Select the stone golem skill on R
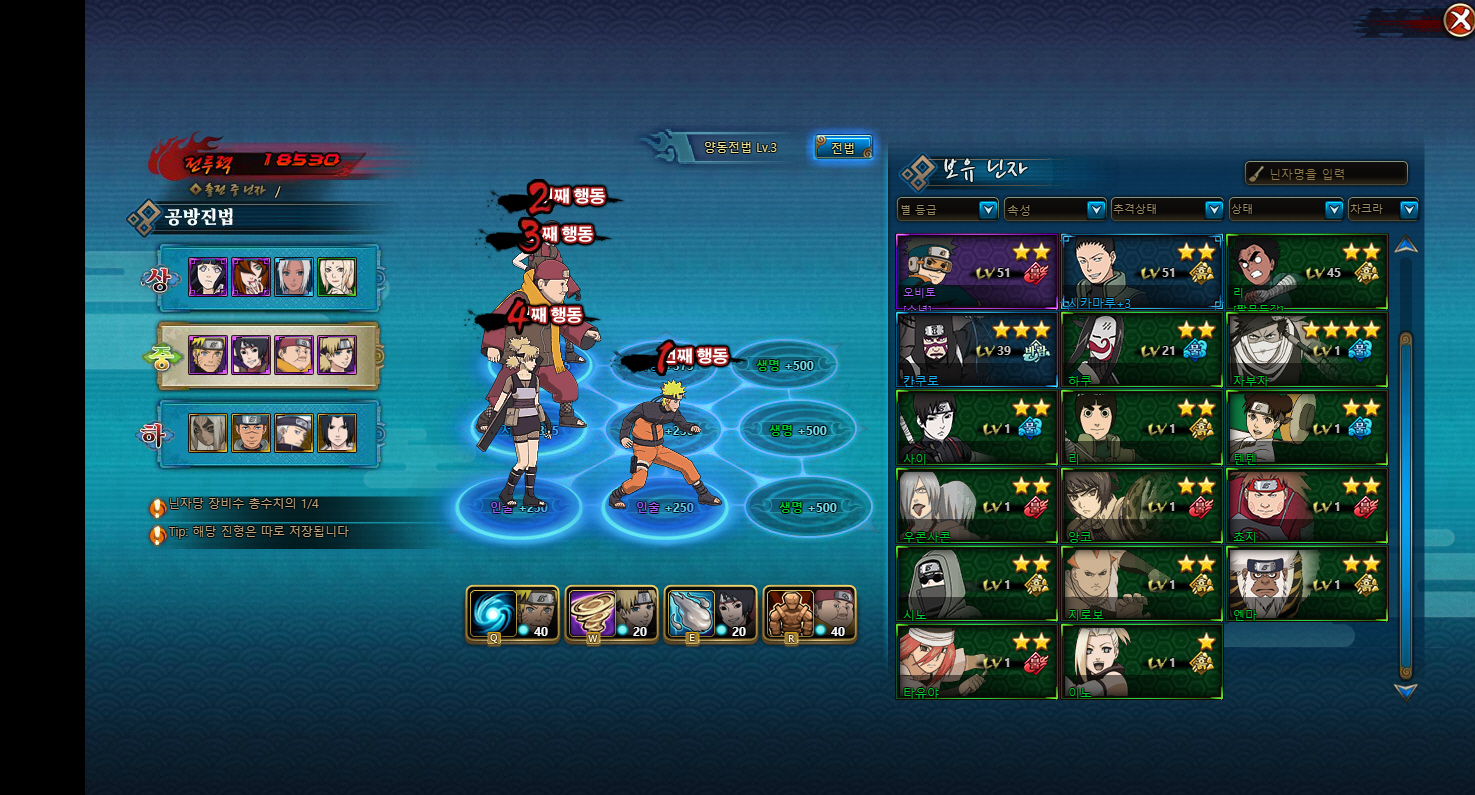The width and height of the screenshot is (1475, 795). tap(790, 612)
